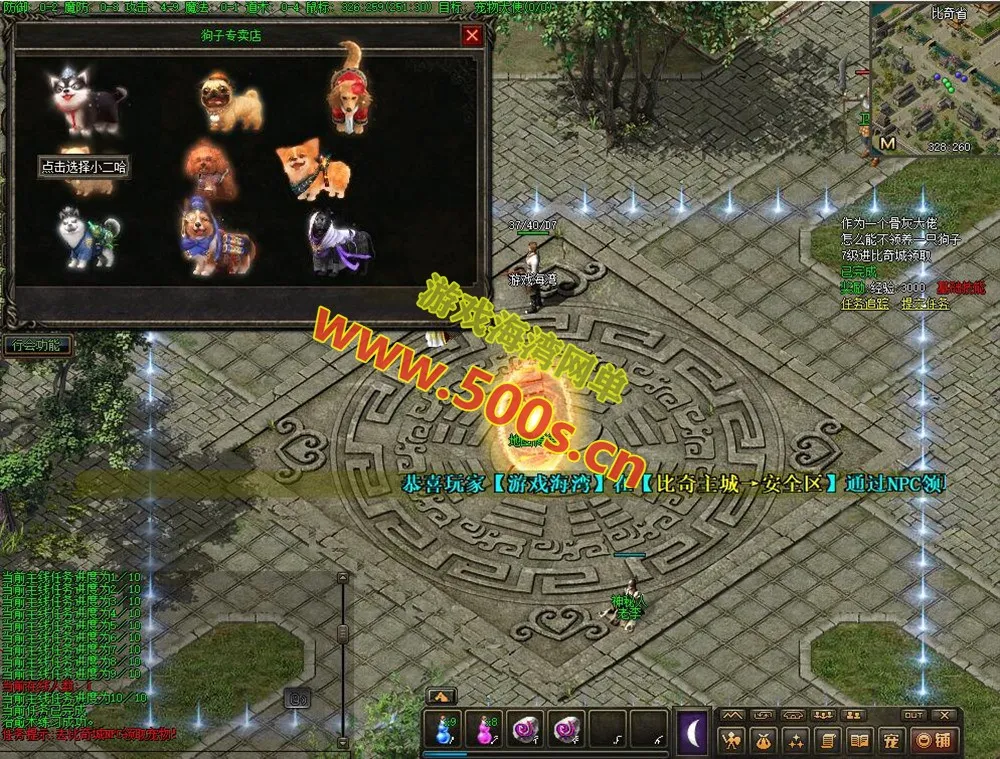Select the brown poodle

[x=209, y=170]
